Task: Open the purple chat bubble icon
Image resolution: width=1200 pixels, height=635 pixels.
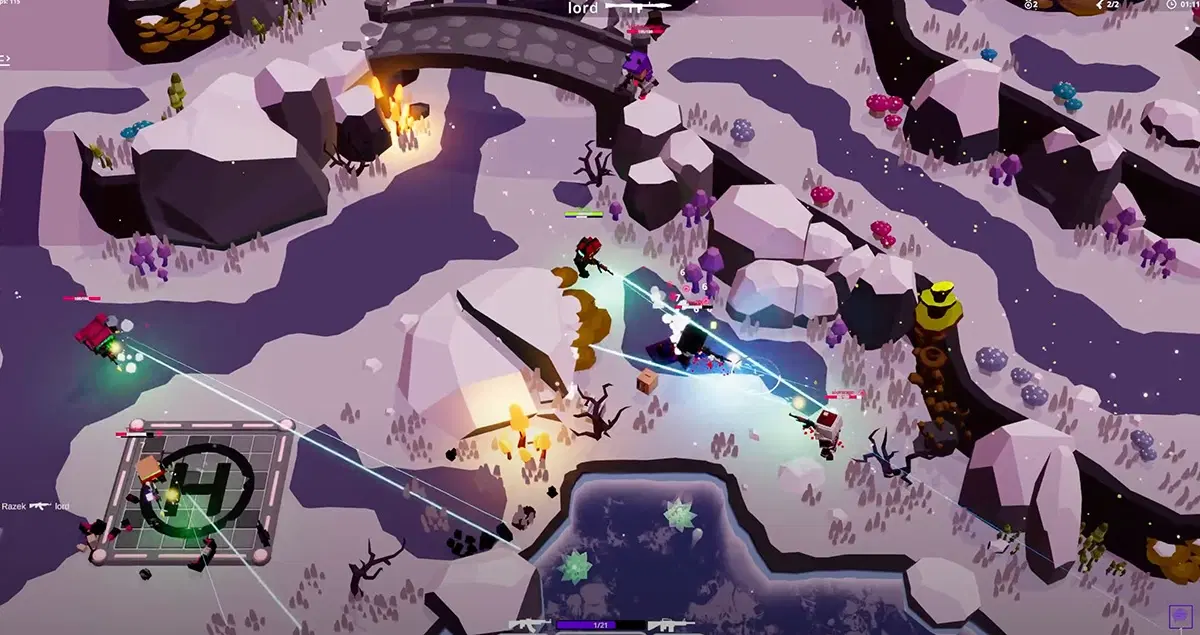Action: pyautogui.click(x=1181, y=616)
